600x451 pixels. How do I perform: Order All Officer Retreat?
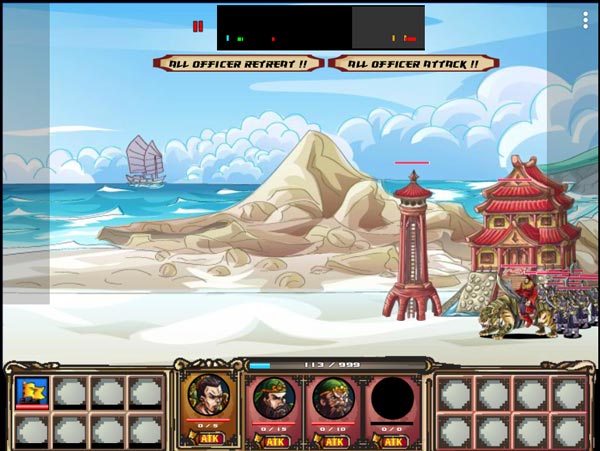(x=239, y=63)
